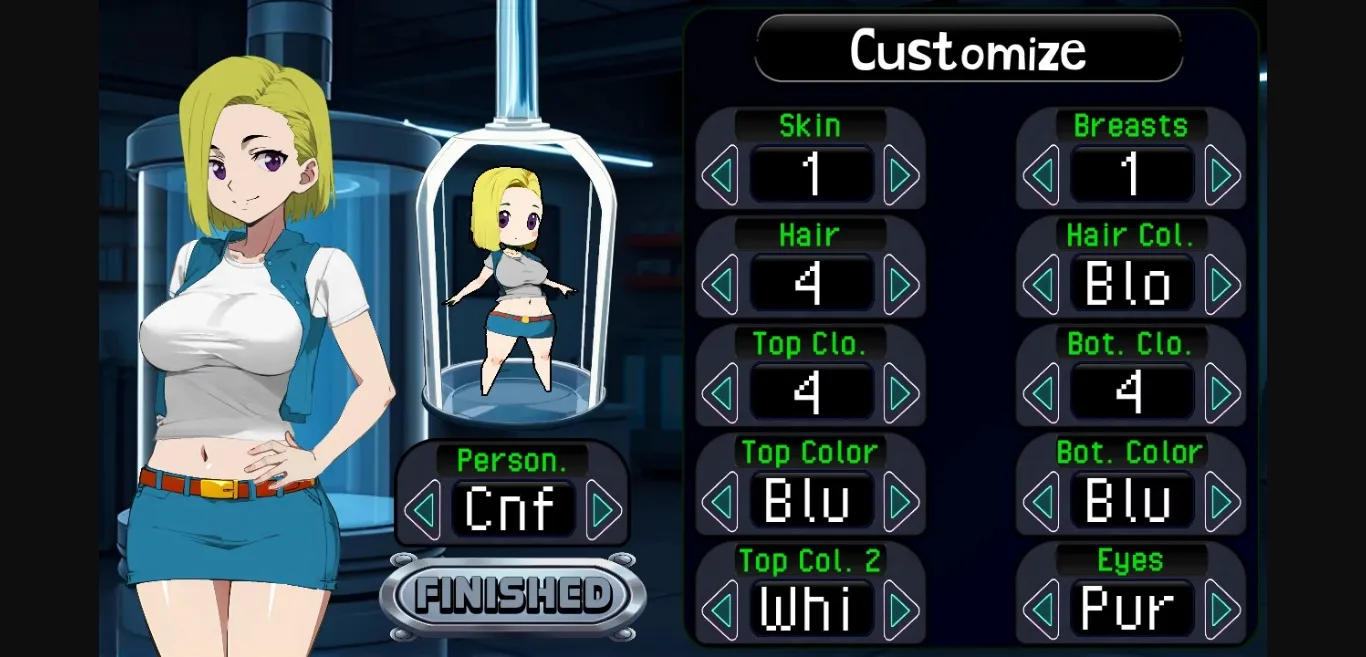Go back to previous Hair style
Image resolution: width=1366 pixels, height=657 pixels.
(x=720, y=285)
